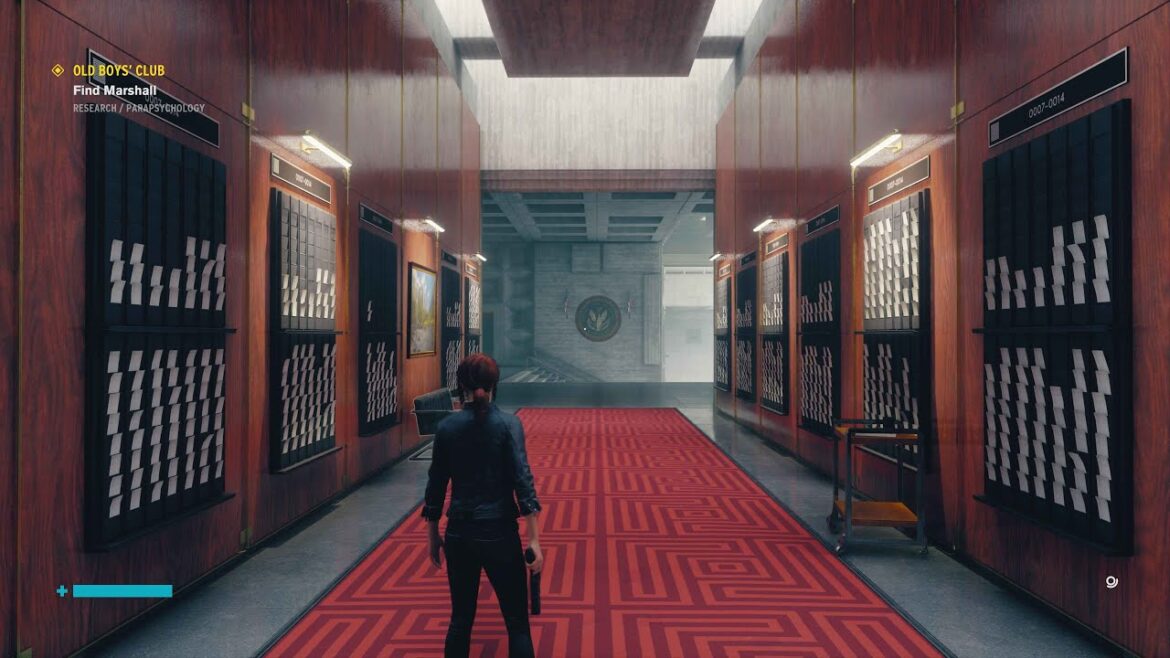Click the diamond mission marker icon
1170x658 pixels.
coord(58,71)
